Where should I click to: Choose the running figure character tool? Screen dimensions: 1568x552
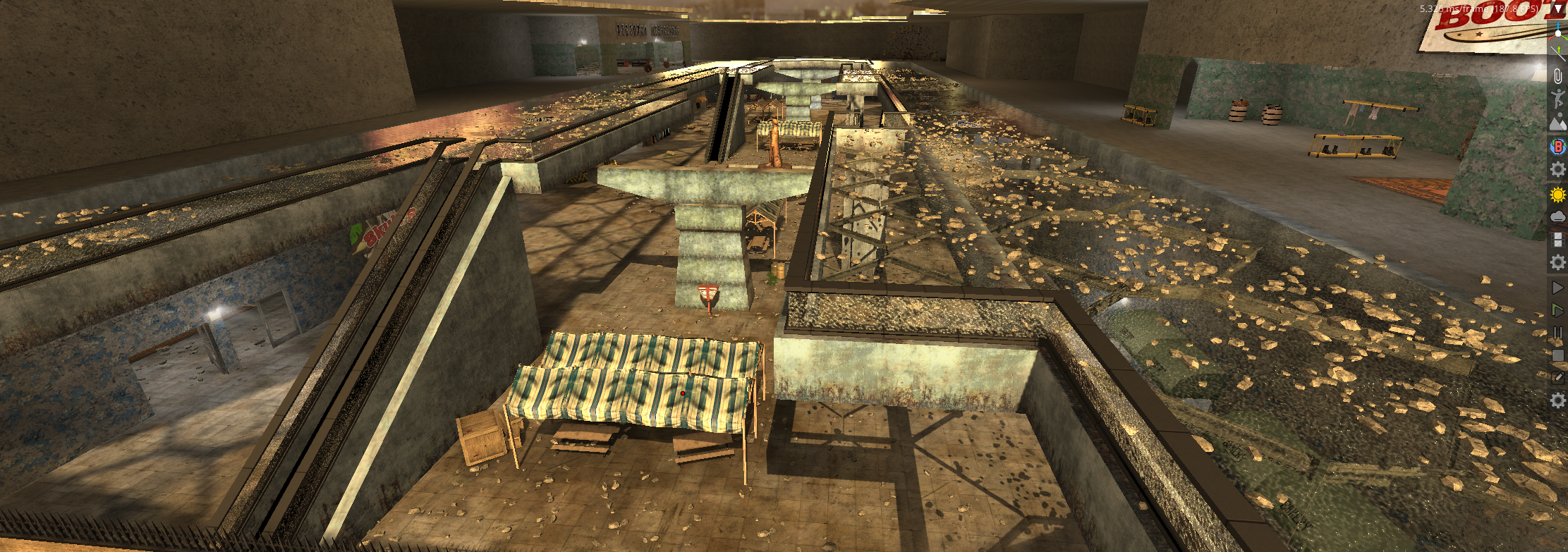pyautogui.click(x=1558, y=99)
